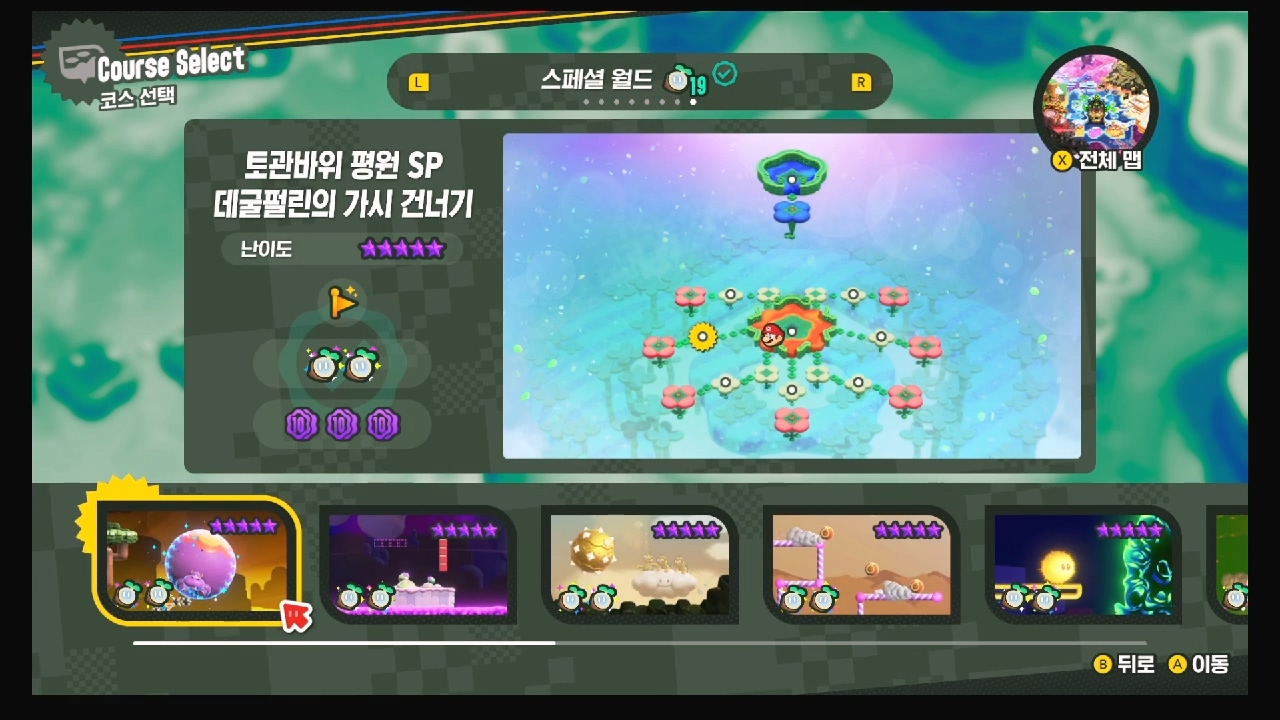Click the B 뒤로 back prompt
Screen dimensions: 1280x720
1125,663
